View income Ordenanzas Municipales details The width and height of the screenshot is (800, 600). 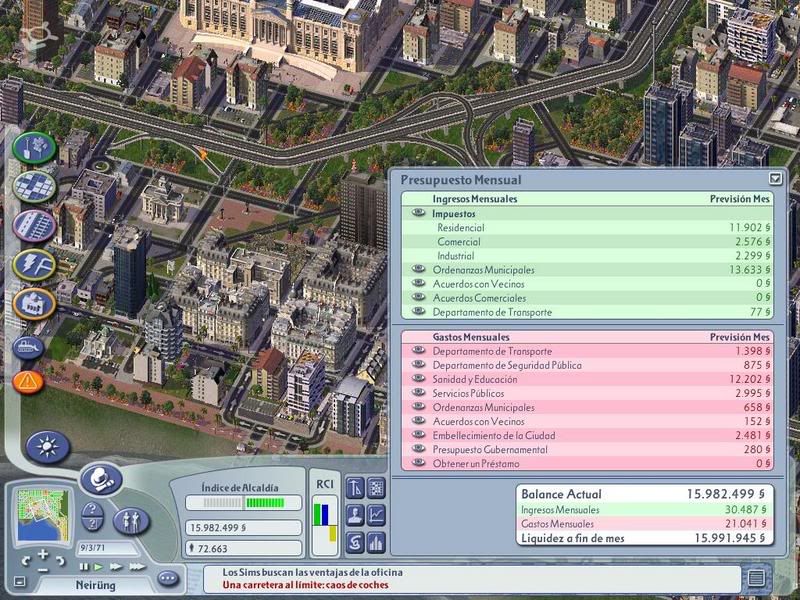coord(418,270)
